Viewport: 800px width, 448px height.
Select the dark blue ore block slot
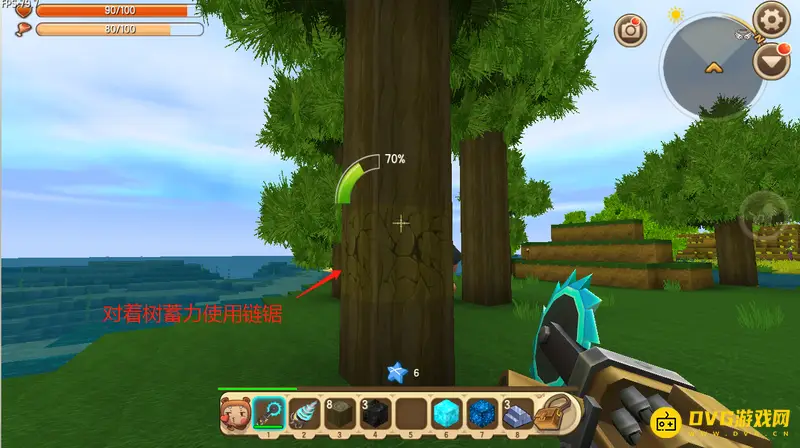click(480, 413)
